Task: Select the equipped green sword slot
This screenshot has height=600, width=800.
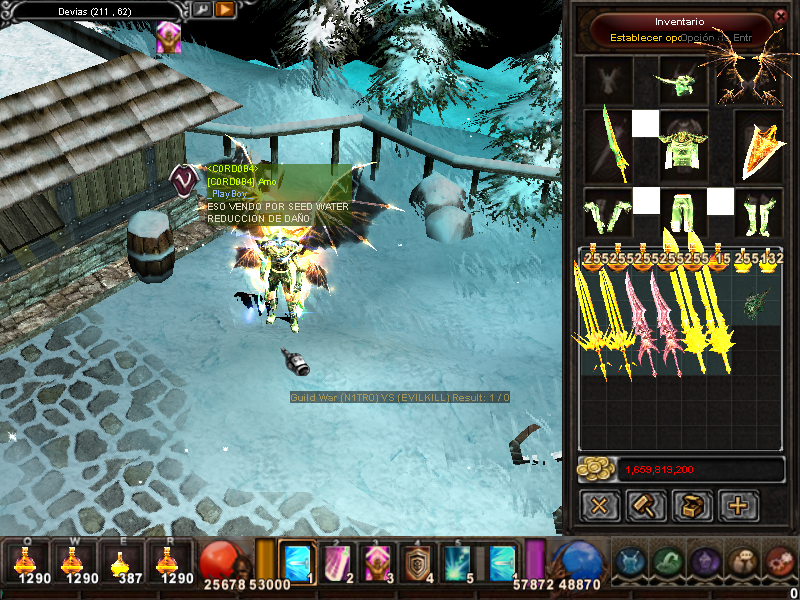Action: coord(608,146)
